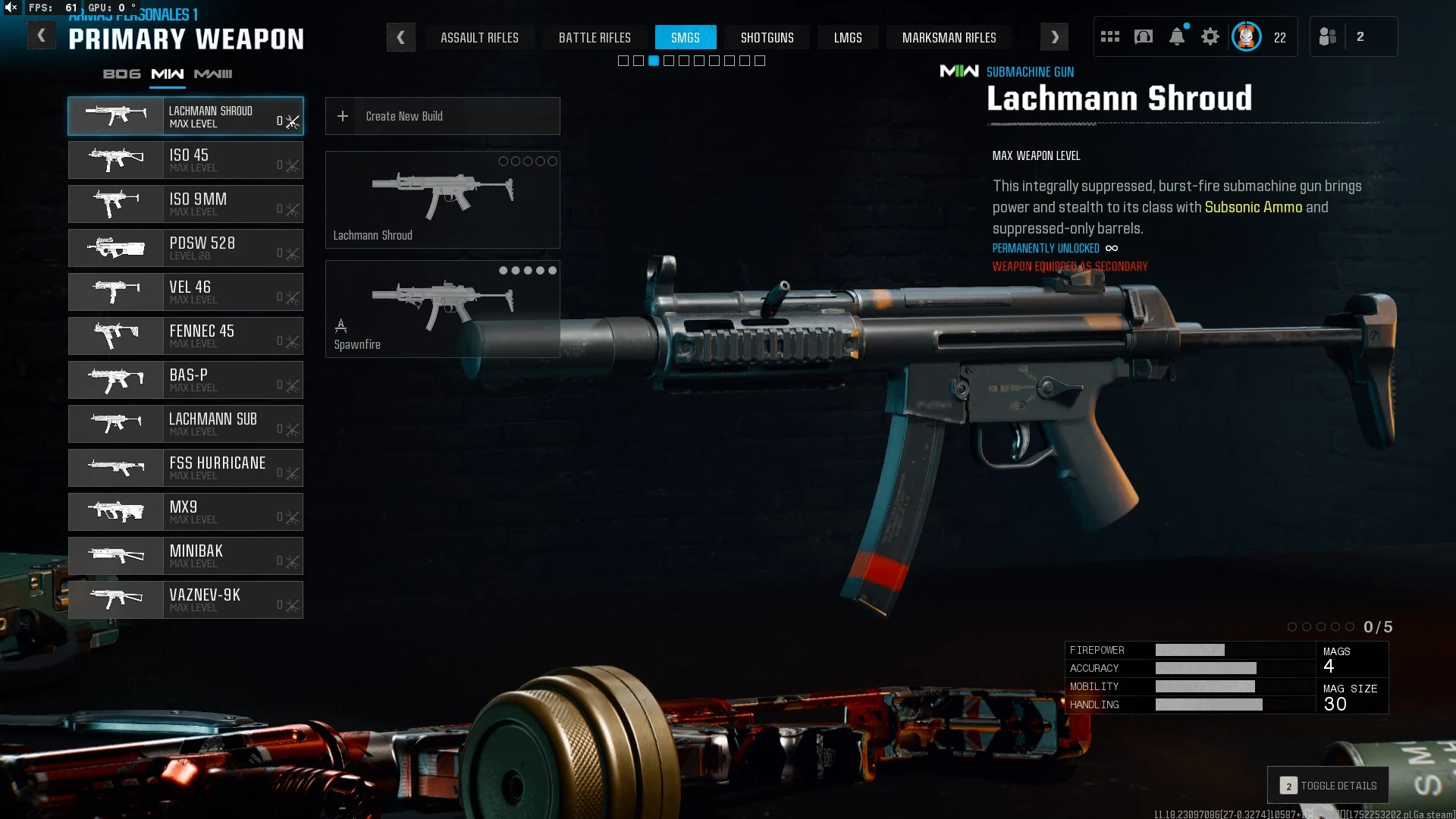The height and width of the screenshot is (819, 1456).
Task: Switch to the LMGs tab
Action: point(848,37)
